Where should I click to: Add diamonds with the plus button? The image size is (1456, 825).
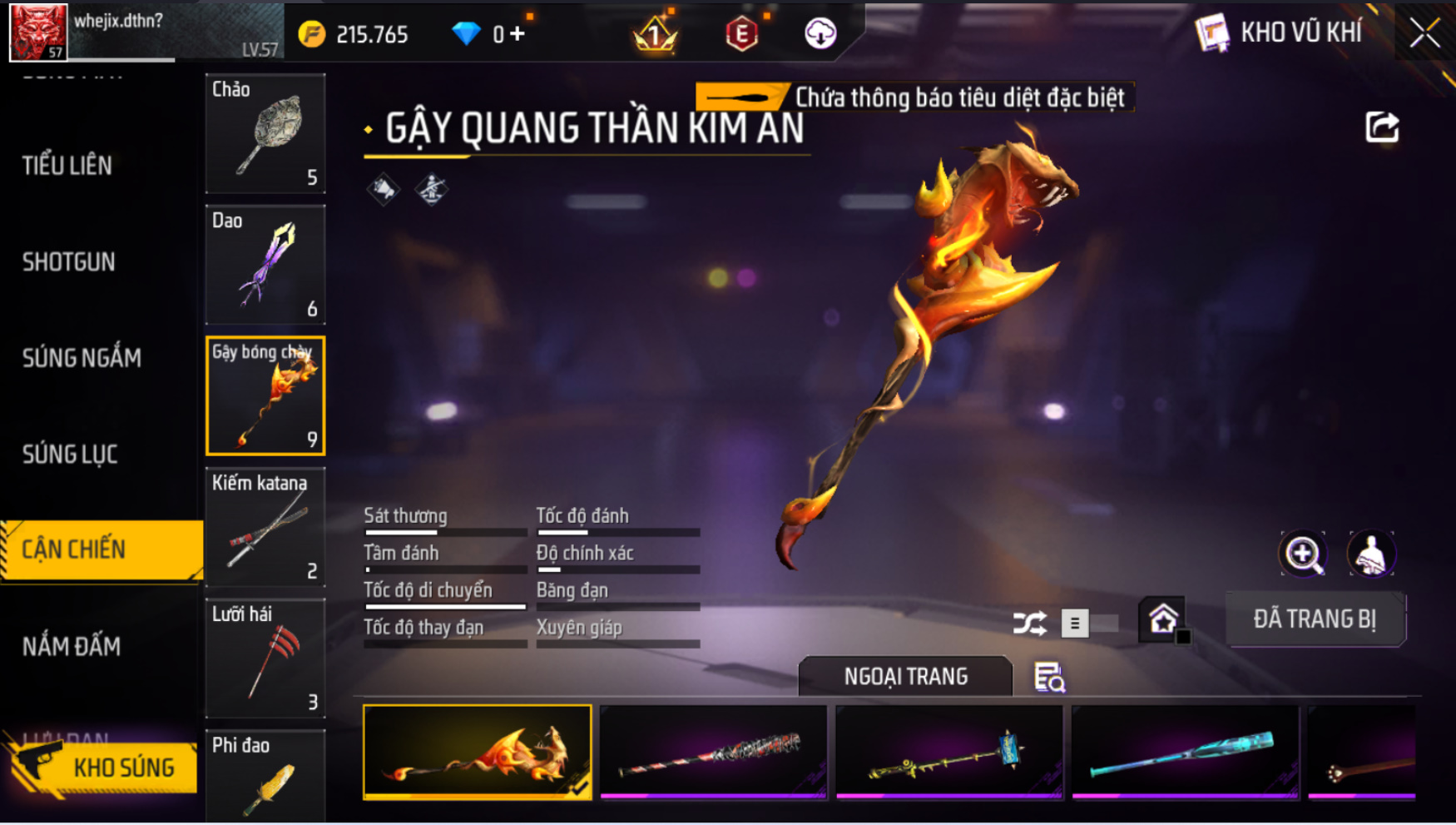click(x=518, y=34)
